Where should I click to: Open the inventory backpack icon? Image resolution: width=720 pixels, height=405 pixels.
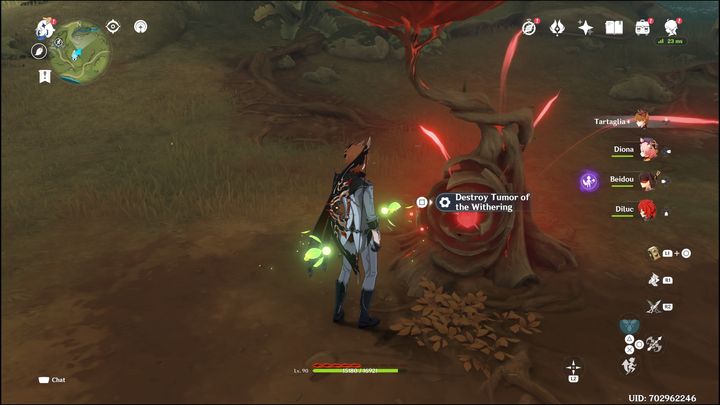(643, 27)
